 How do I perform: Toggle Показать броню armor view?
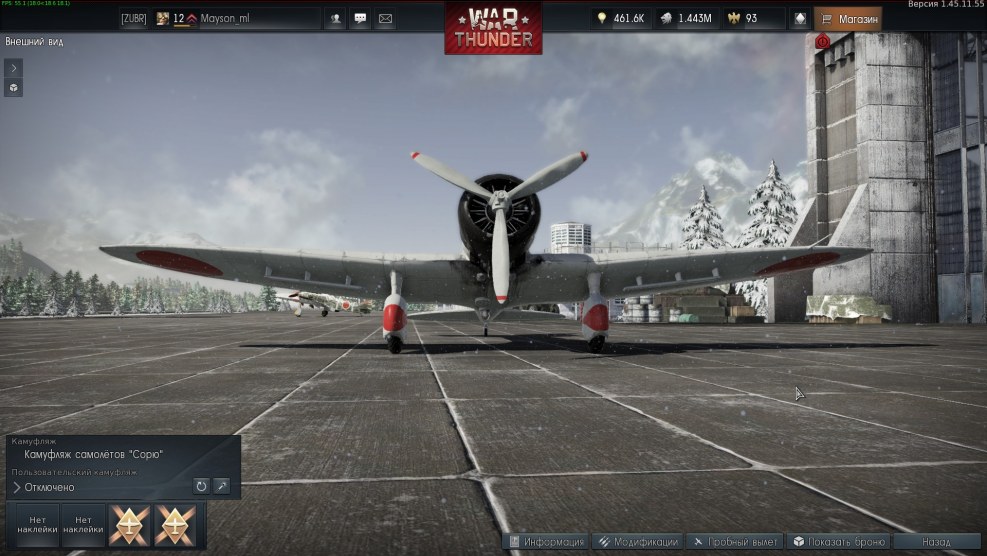(x=838, y=541)
